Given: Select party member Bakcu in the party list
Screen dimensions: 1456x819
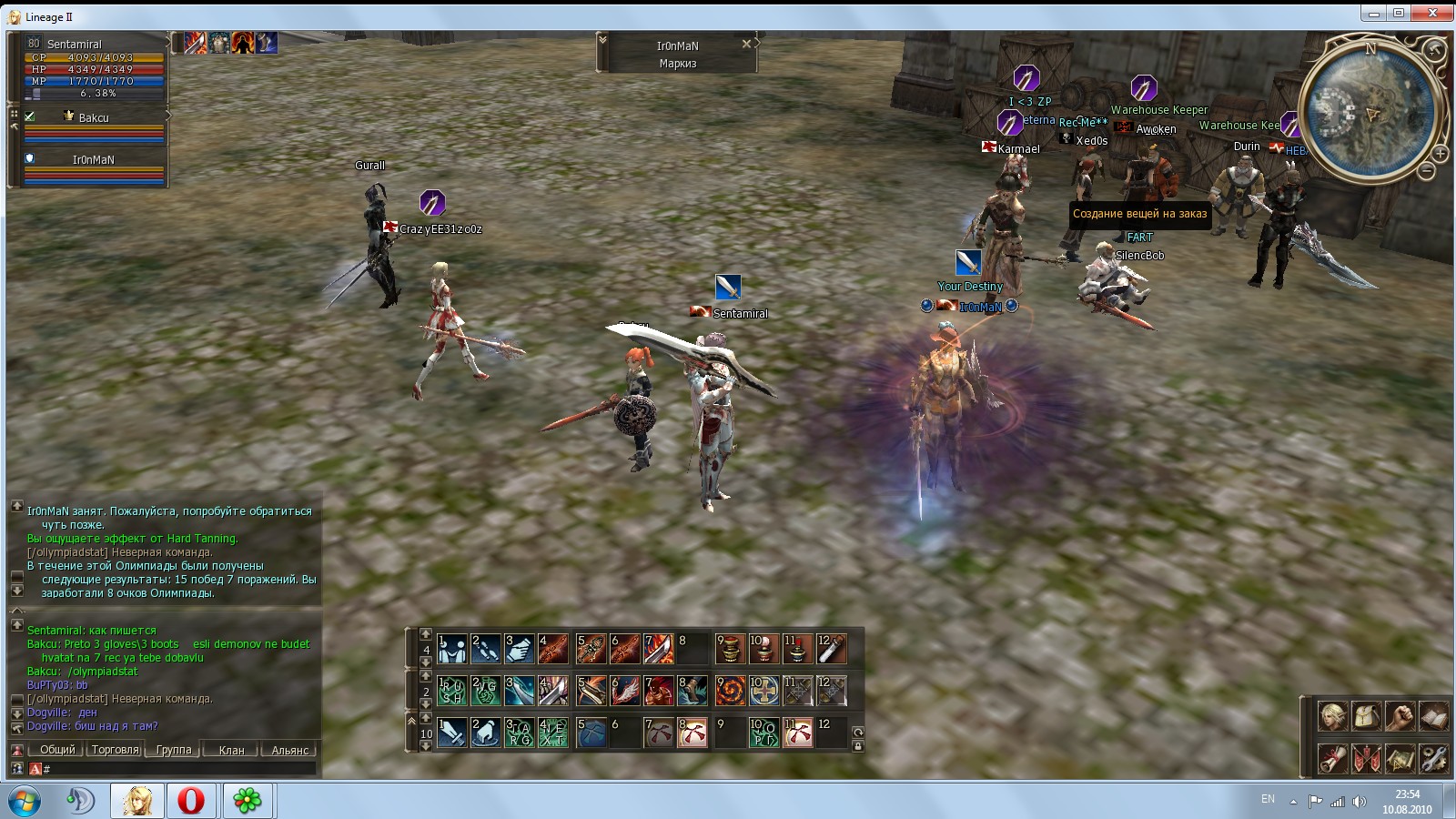Looking at the screenshot, I should (93, 117).
